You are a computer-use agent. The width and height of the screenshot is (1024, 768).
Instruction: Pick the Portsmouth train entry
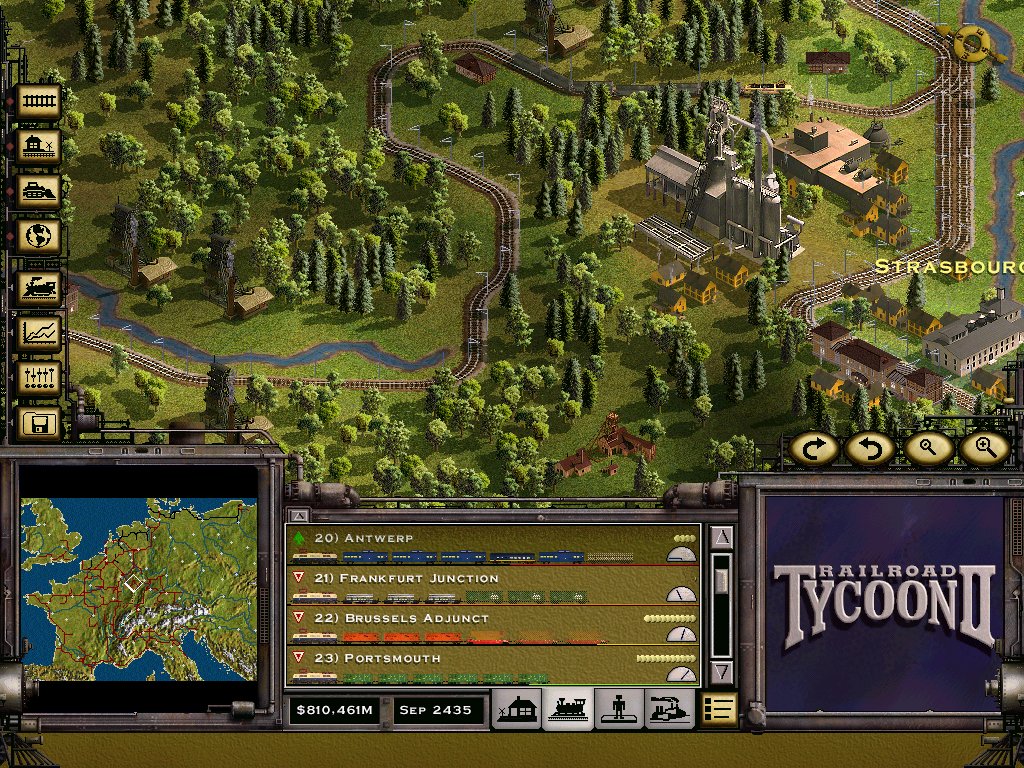(480, 665)
